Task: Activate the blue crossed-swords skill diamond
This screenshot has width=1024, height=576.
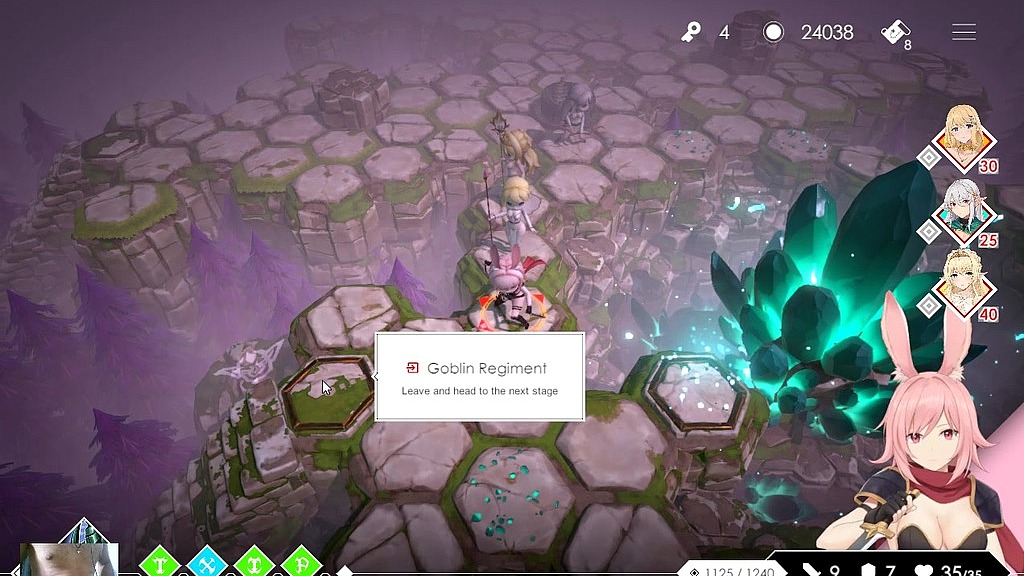Action: (x=208, y=563)
